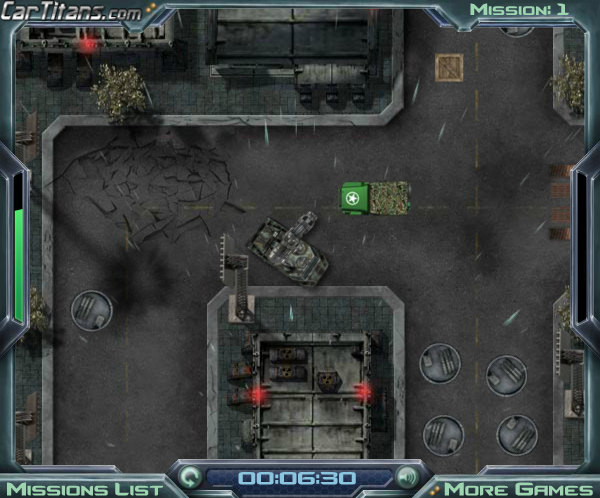Toggle sound with the speaker icon
The width and height of the screenshot is (600, 498).
[x=405, y=476]
